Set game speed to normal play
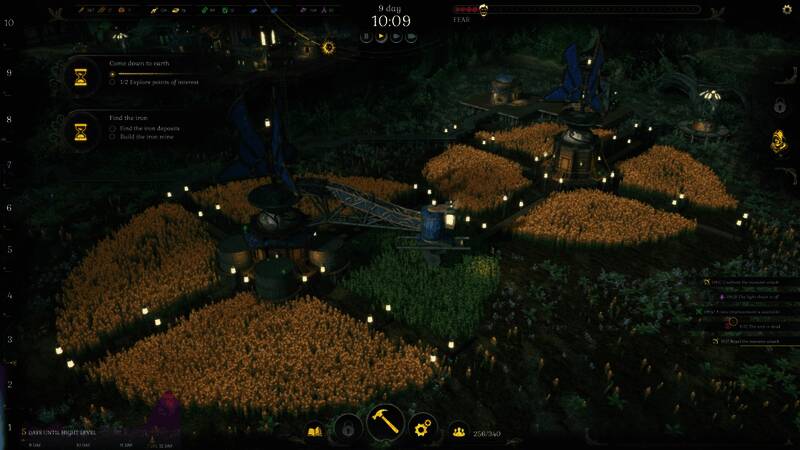 382,37
